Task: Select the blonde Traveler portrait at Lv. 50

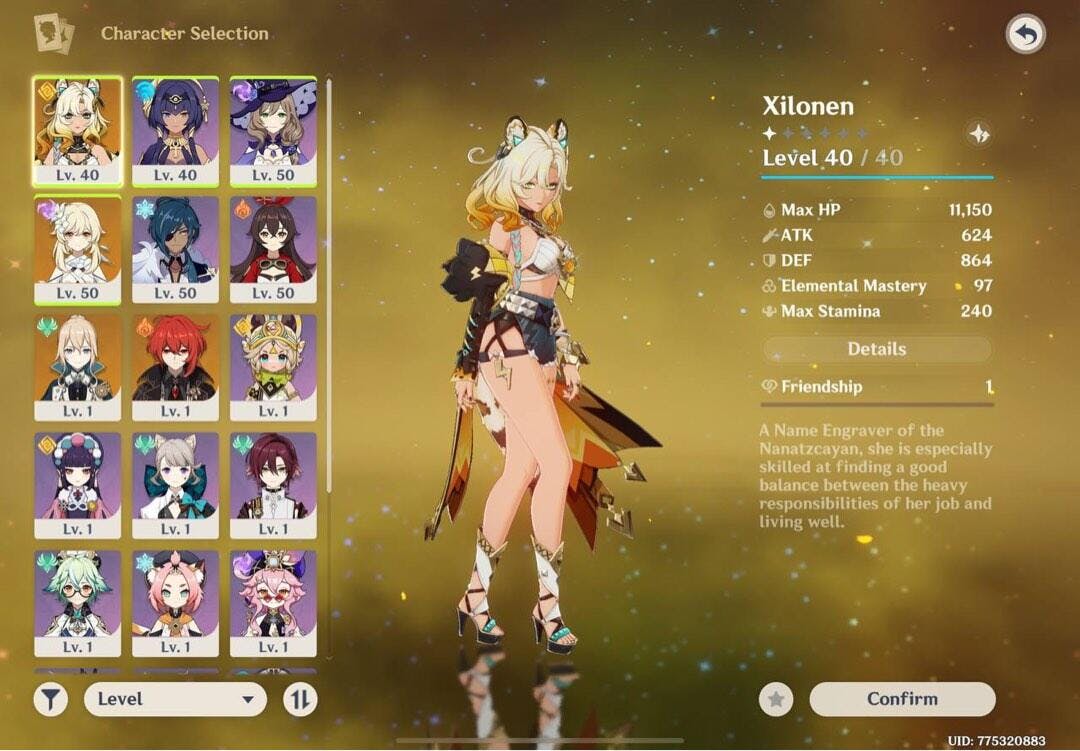Action: pos(78,249)
